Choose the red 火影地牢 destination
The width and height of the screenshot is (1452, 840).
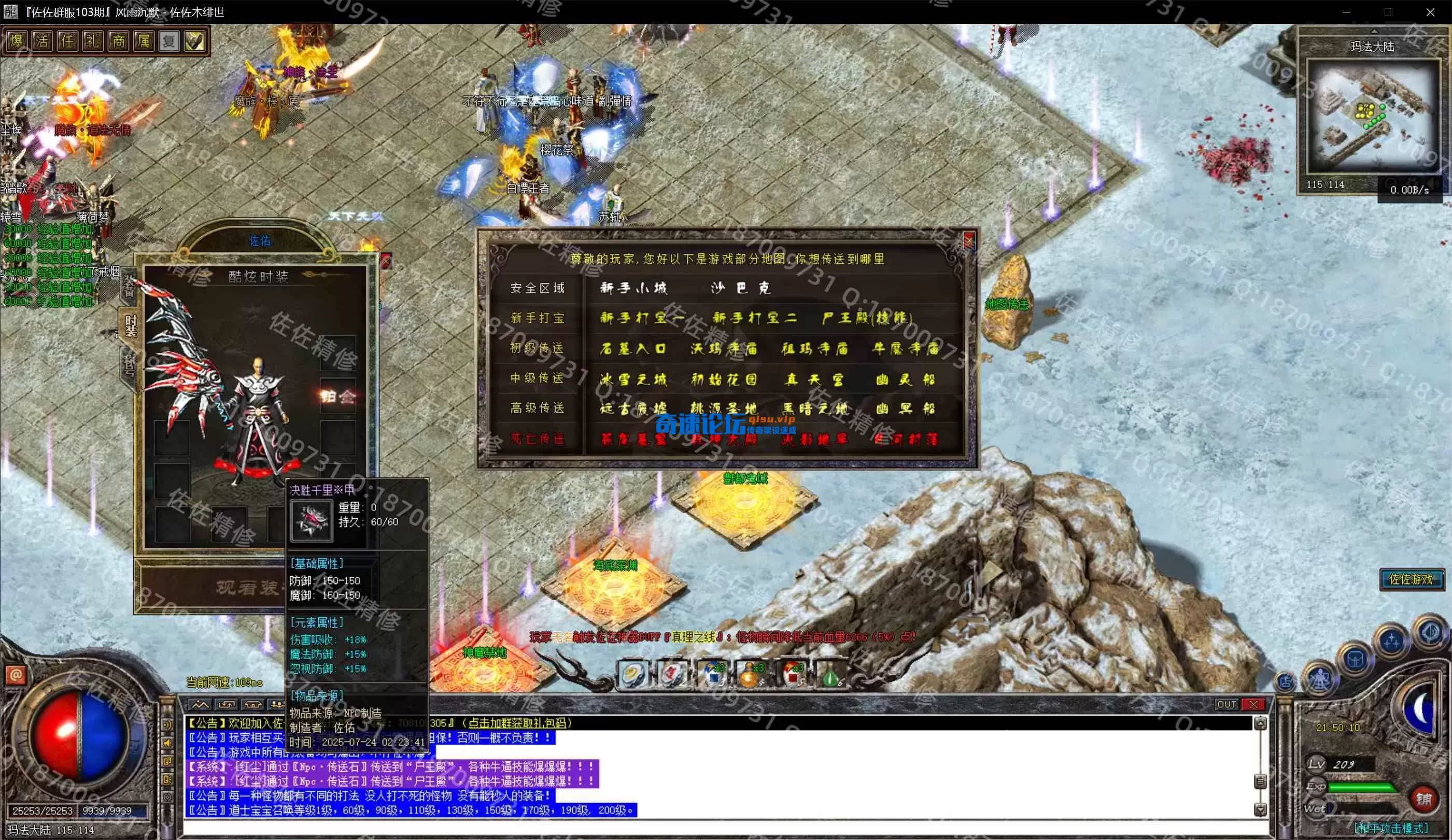(814, 439)
